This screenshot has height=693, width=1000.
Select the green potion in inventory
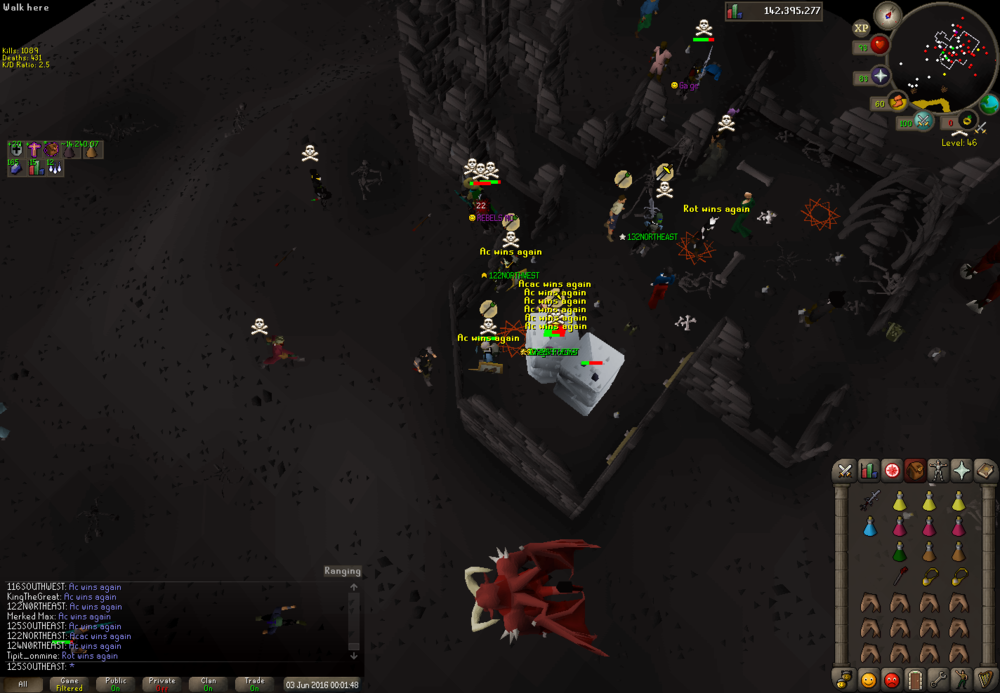click(899, 551)
